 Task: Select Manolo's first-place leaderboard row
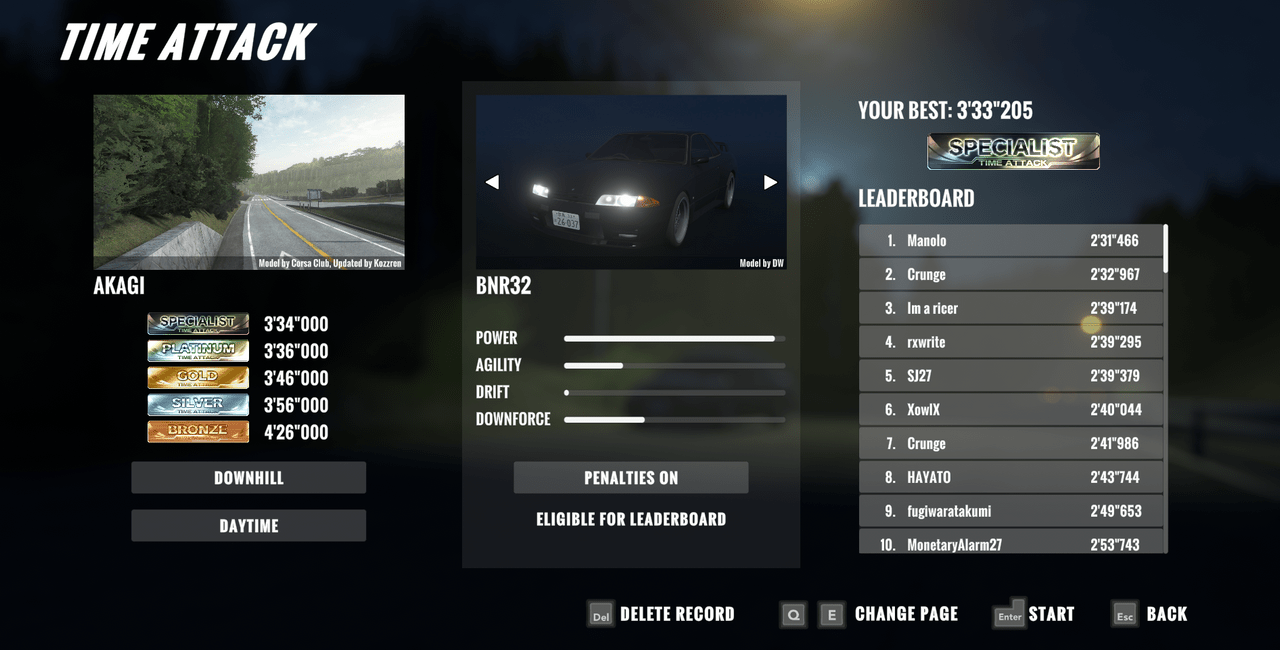[x=1011, y=241]
